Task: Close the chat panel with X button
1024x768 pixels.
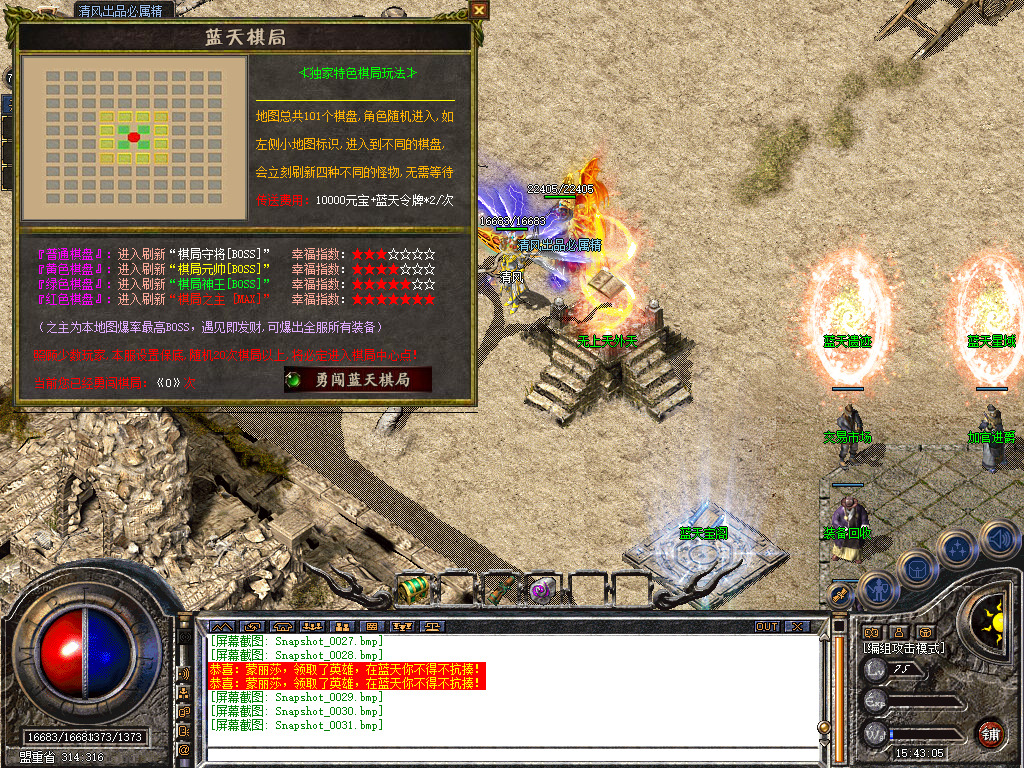Action: [x=796, y=626]
